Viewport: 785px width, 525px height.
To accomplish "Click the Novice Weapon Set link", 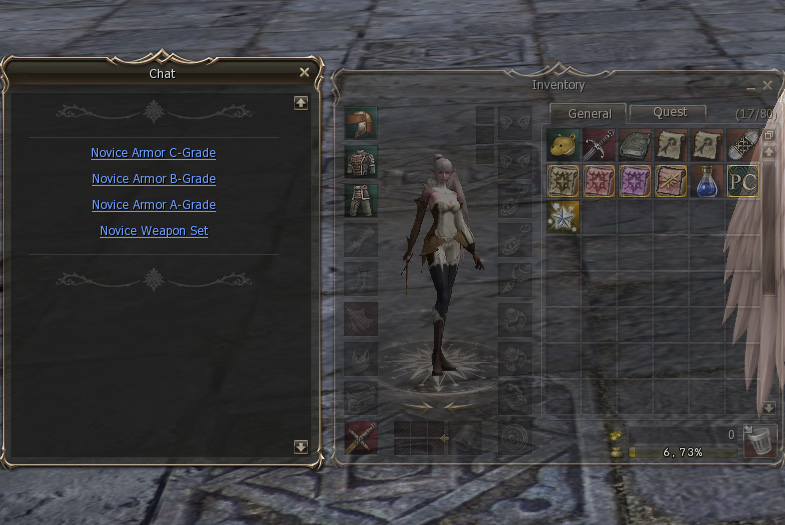I will 153,231.
